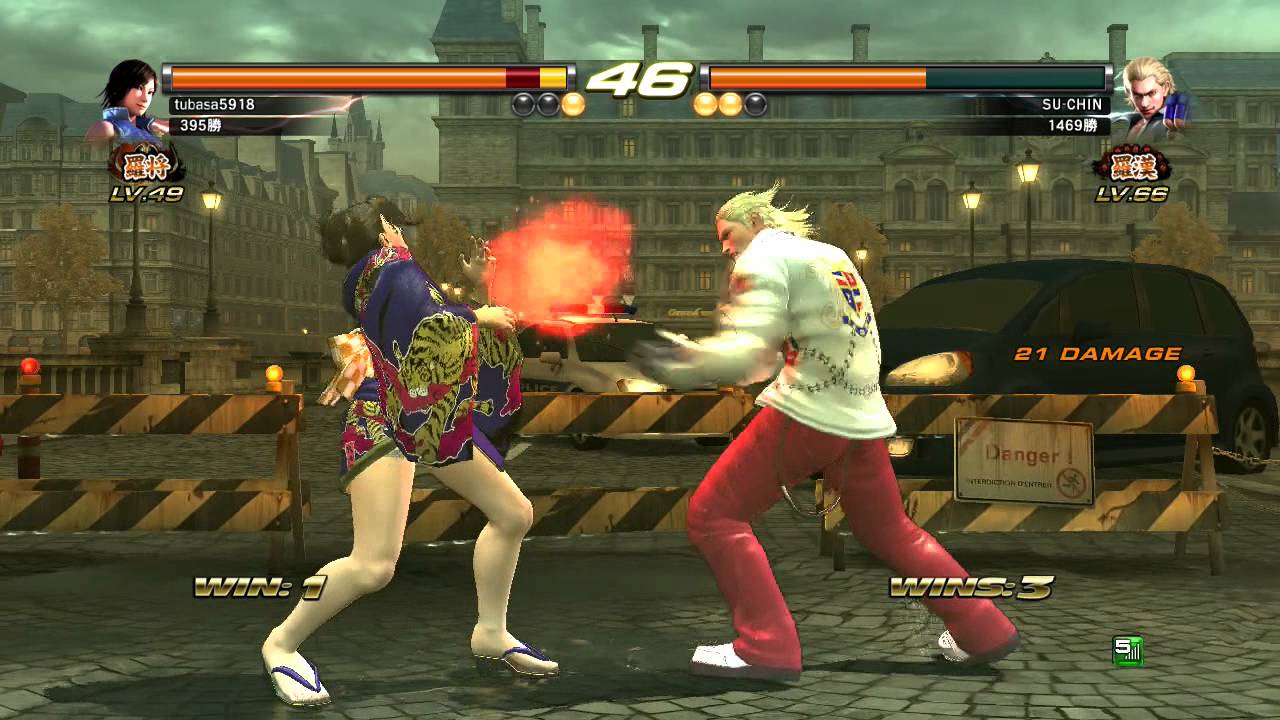Click the rank emblem above LV.49
Viewport: 1280px width, 720px height.
147,165
